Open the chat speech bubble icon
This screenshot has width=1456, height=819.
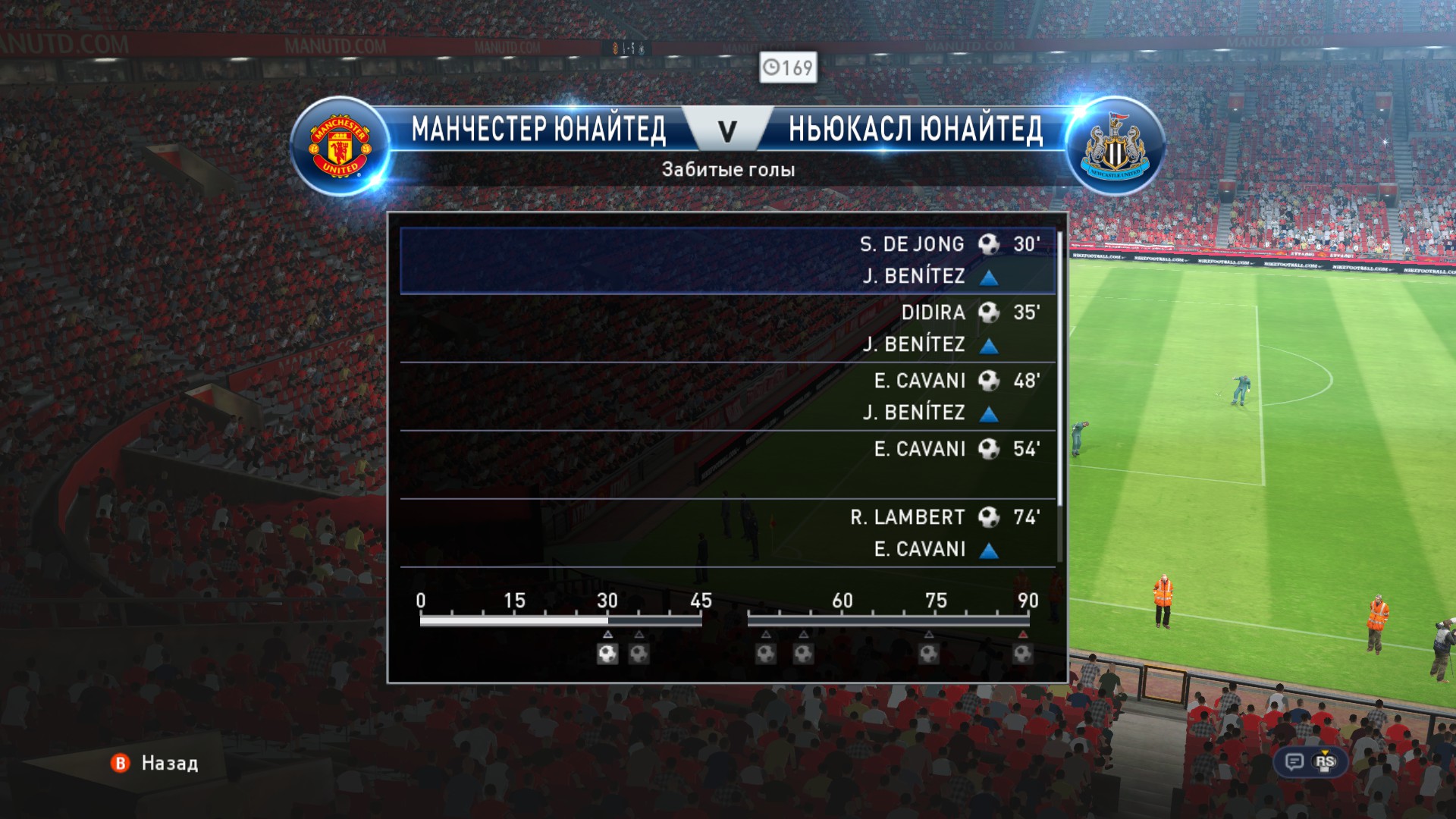(x=1294, y=762)
